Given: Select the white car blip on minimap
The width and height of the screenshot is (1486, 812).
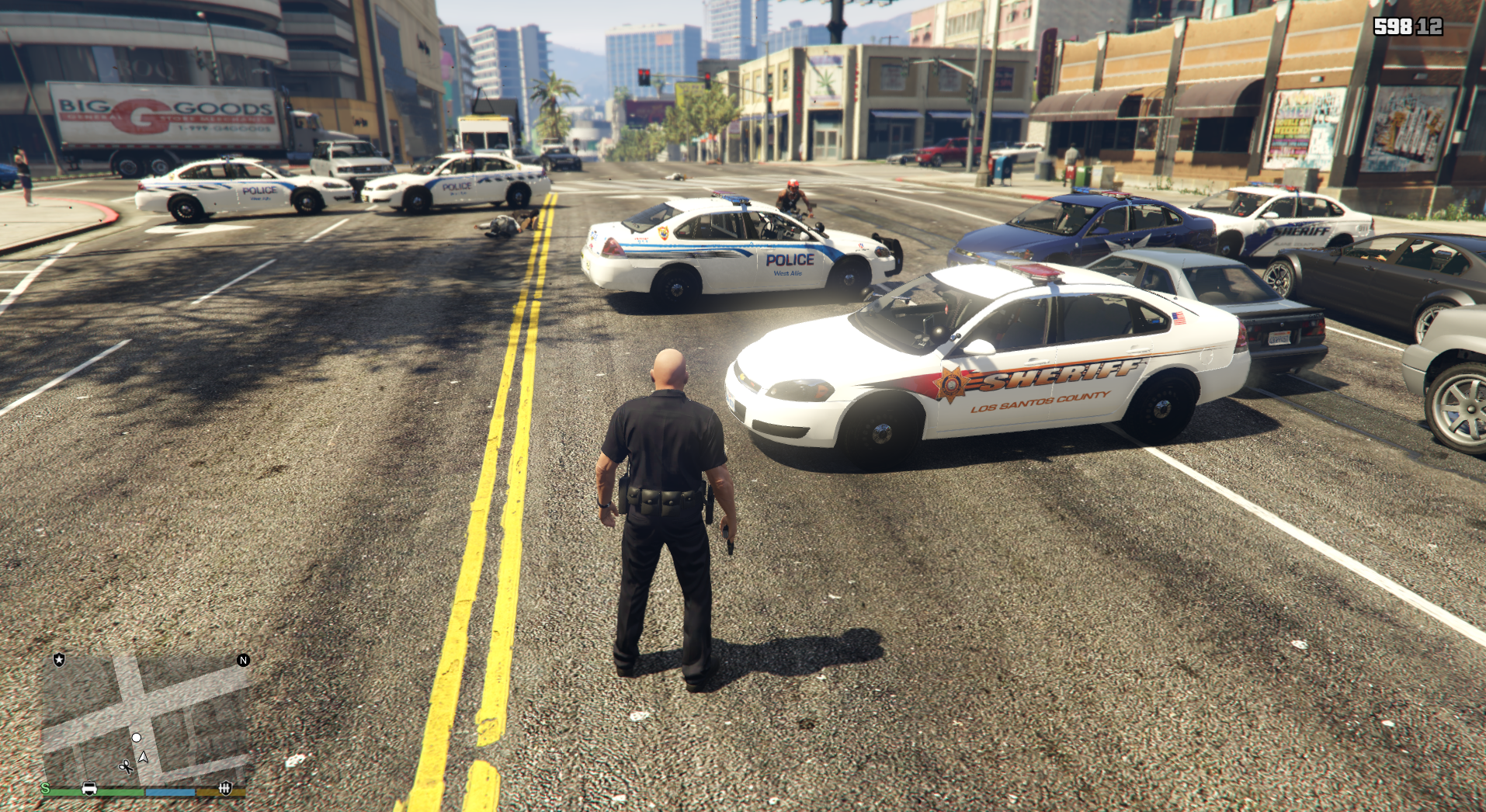Looking at the screenshot, I should [x=89, y=789].
